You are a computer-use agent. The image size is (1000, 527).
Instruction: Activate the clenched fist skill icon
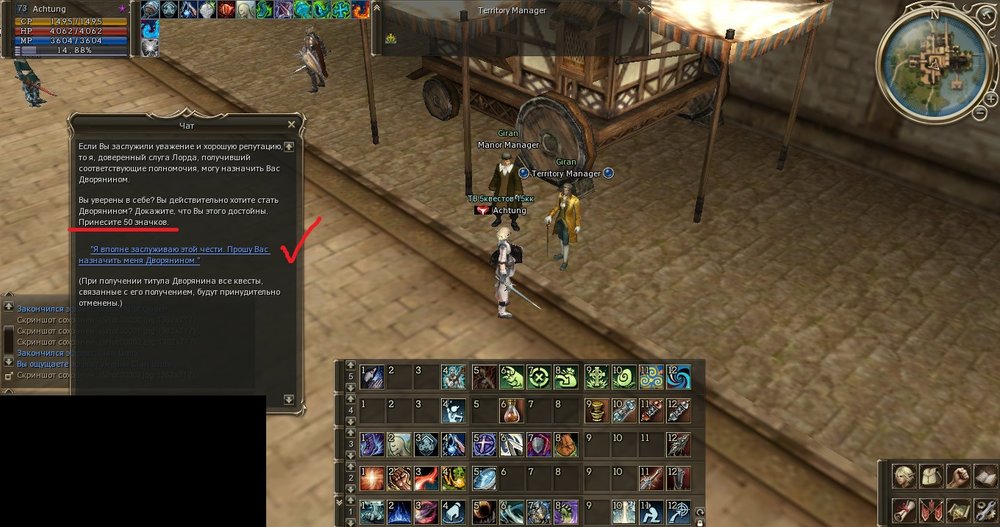tap(399, 477)
